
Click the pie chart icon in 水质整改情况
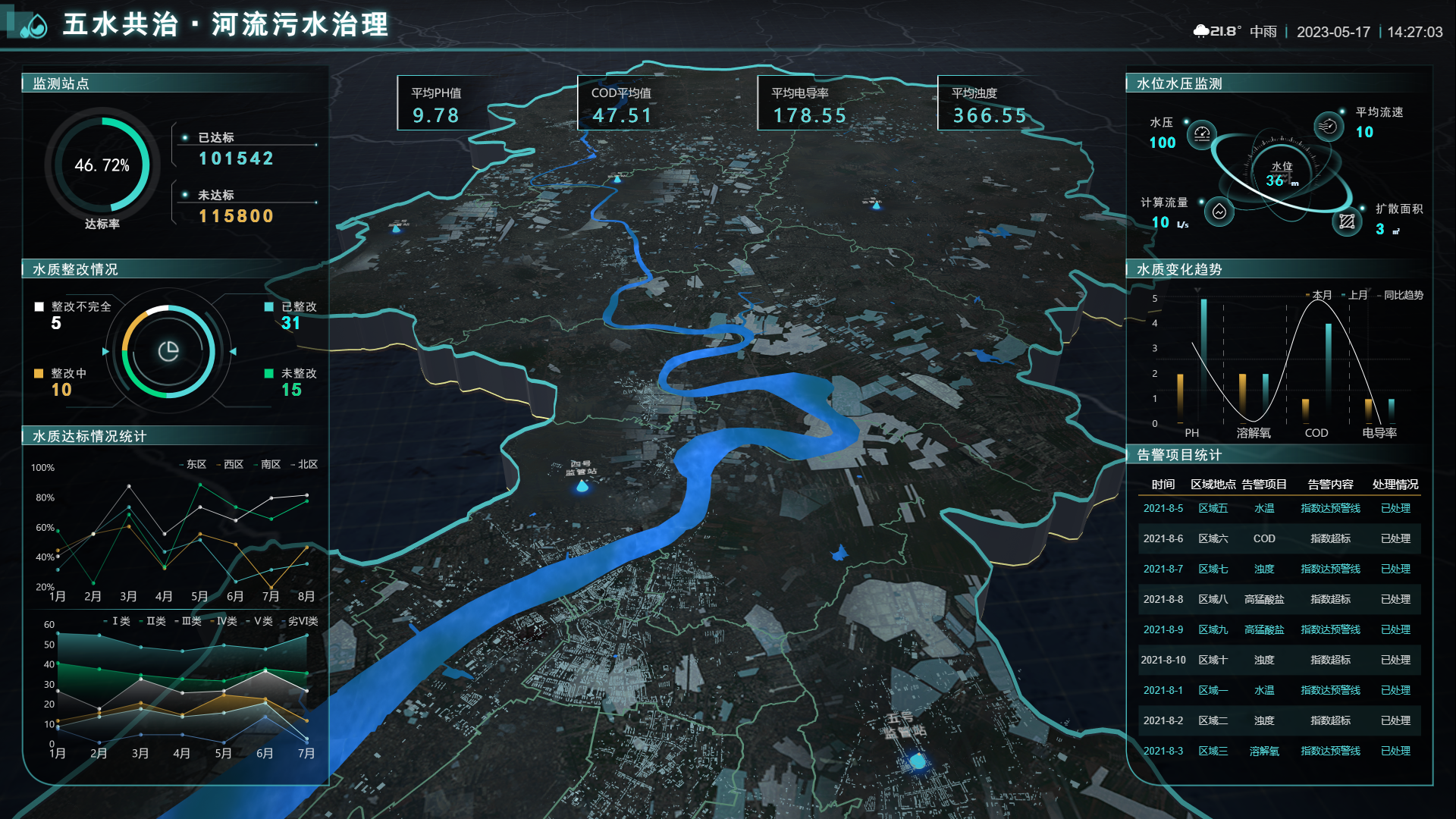coord(168,351)
